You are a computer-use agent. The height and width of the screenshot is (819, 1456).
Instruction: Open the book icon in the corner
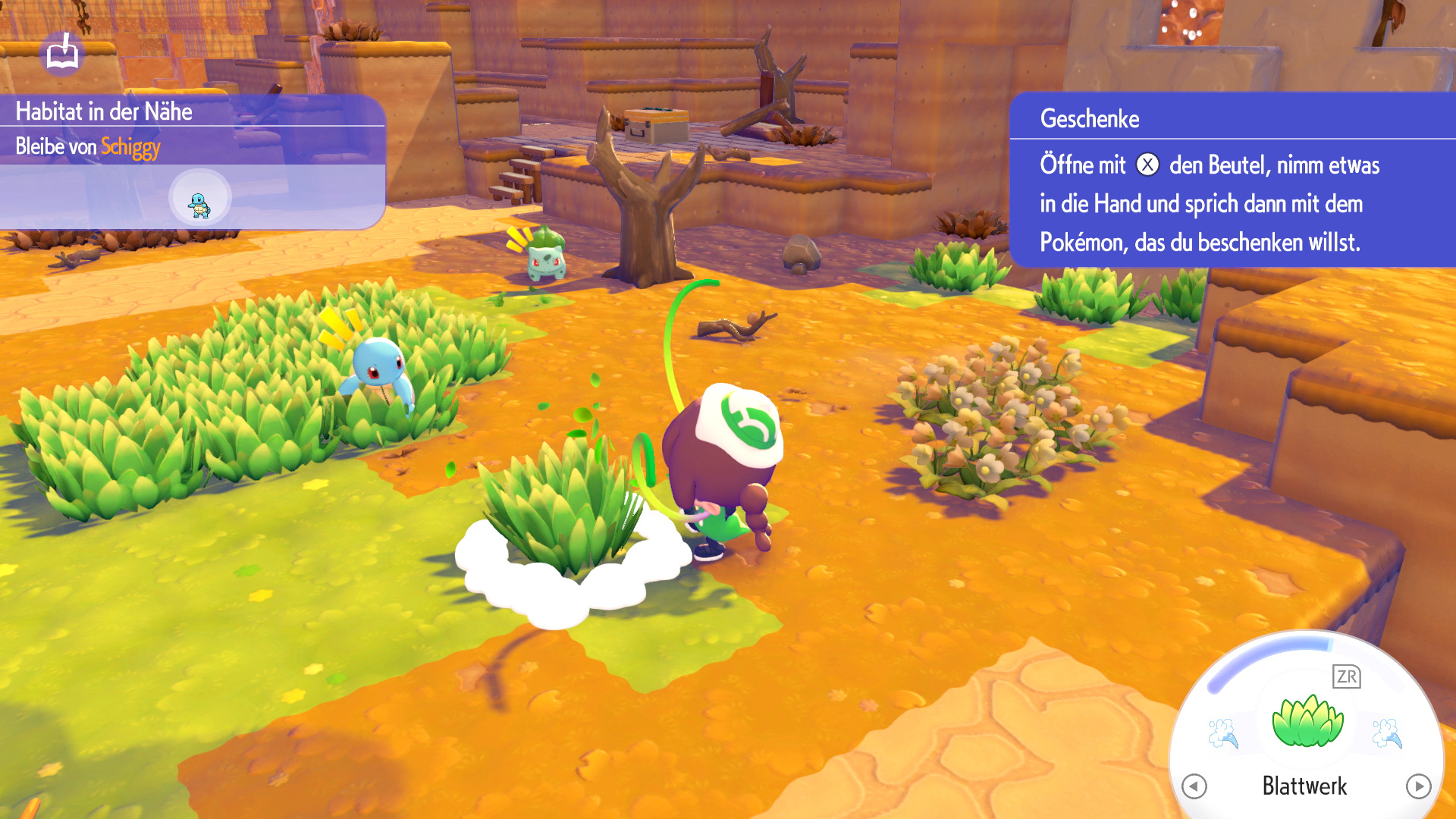62,53
